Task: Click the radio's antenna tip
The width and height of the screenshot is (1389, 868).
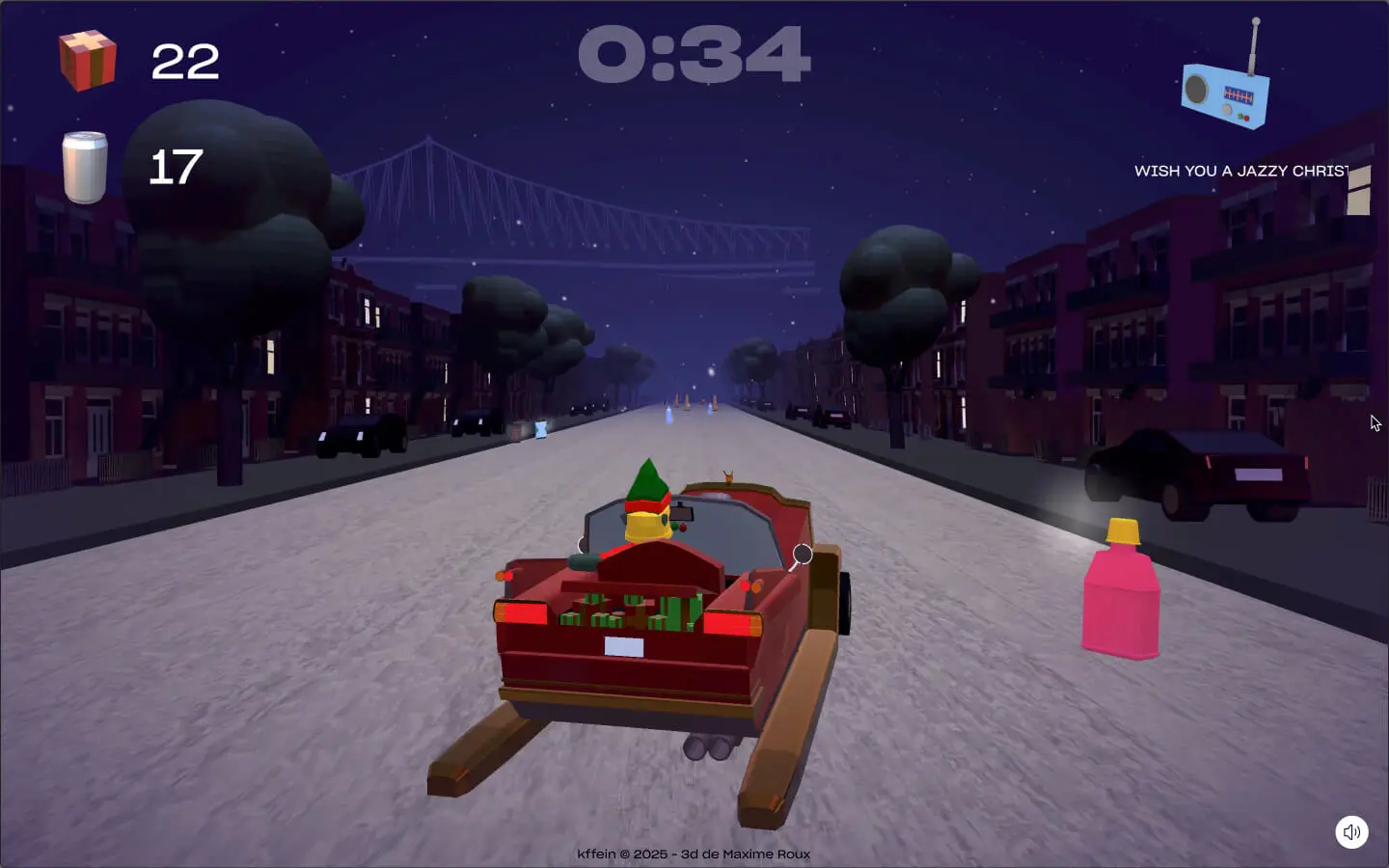Action: pos(1257,19)
